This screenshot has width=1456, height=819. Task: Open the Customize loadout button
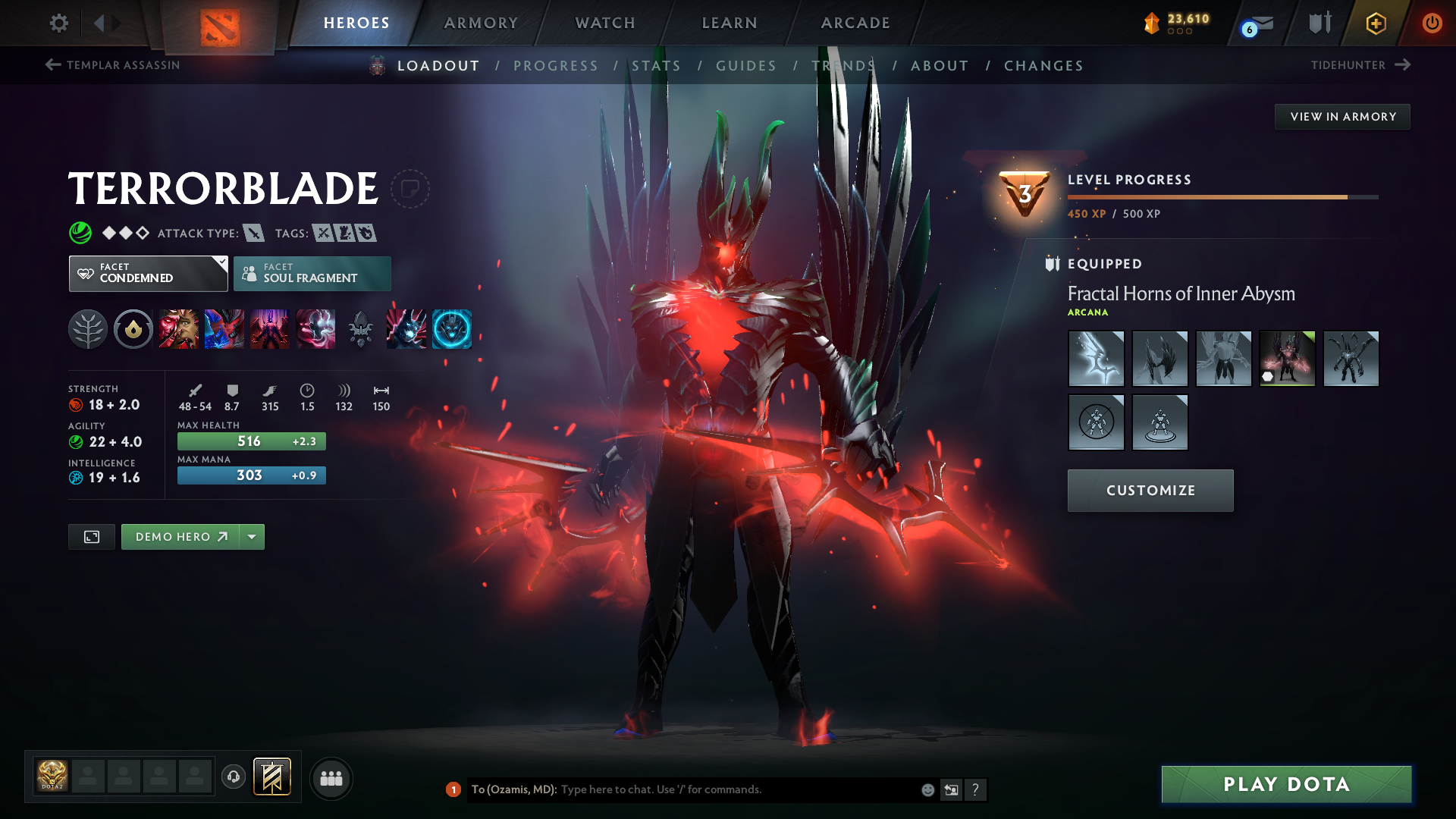1150,491
